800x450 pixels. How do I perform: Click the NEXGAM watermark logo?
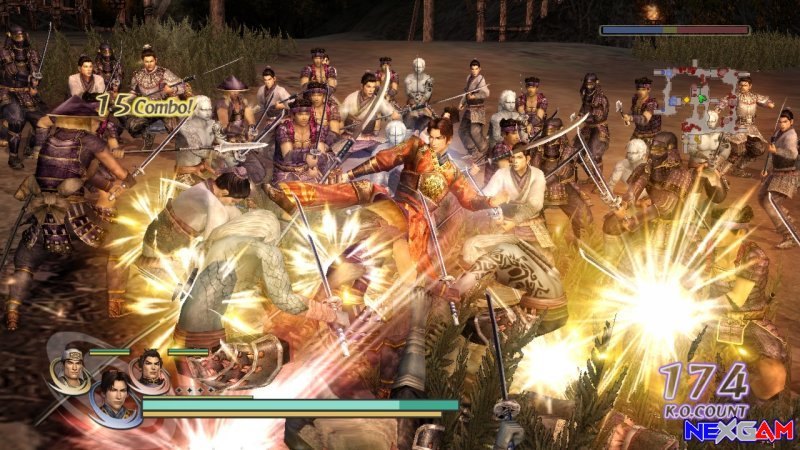click(x=738, y=430)
